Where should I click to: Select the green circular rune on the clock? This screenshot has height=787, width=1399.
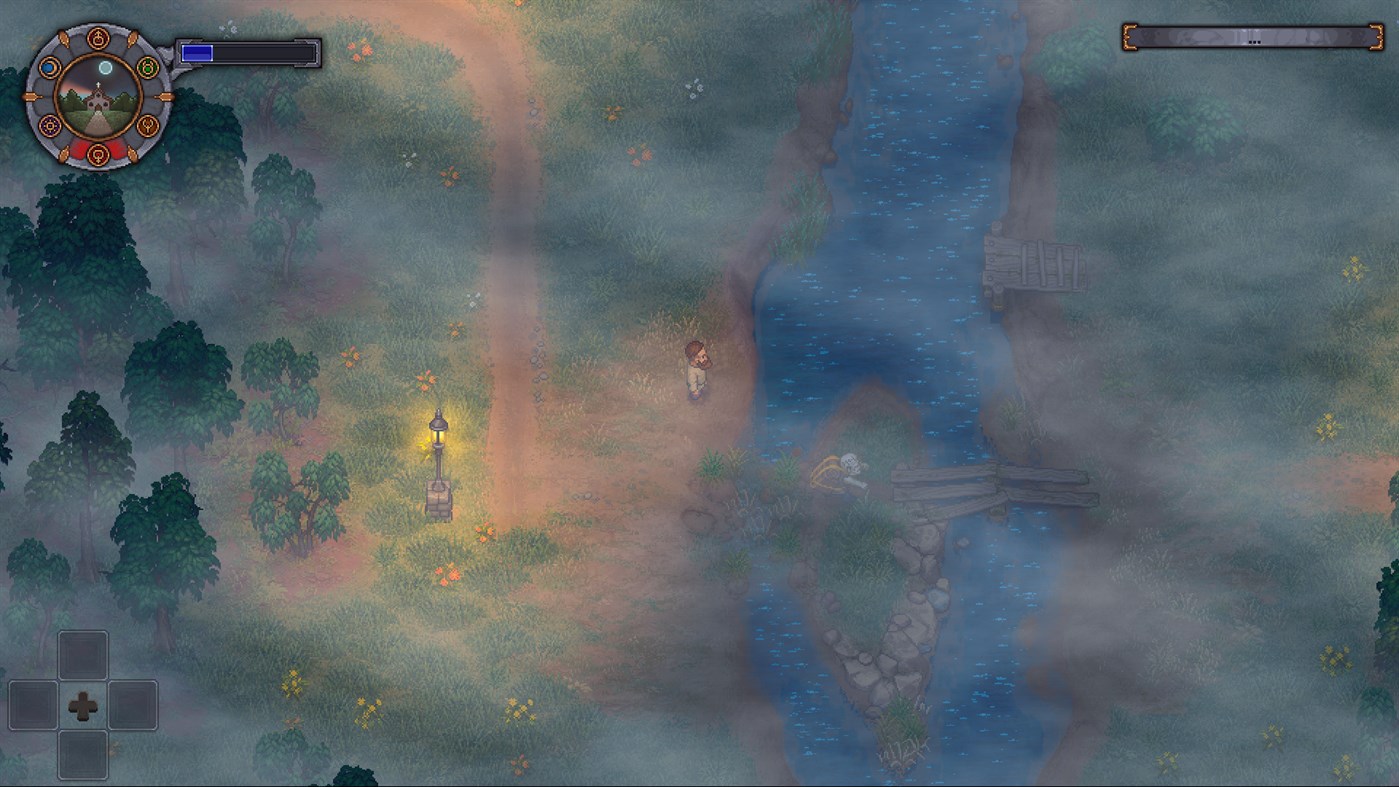point(147,67)
